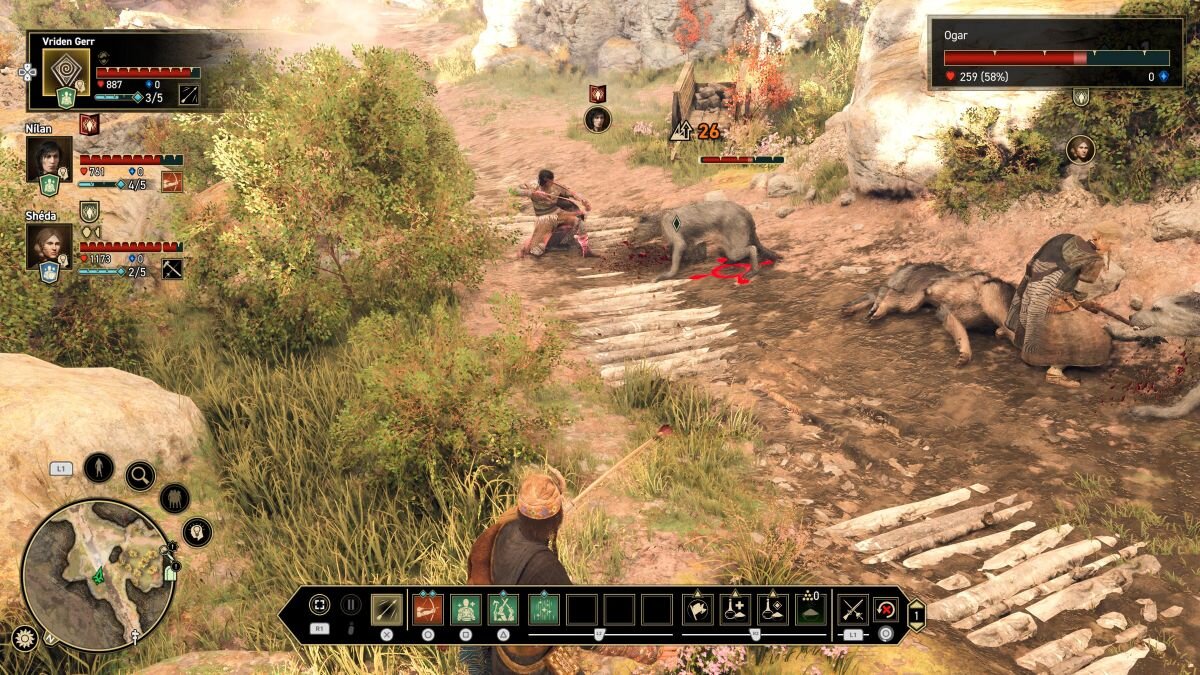Use the orange archer bow ability
Screen dimensions: 1200x675
(x=427, y=609)
